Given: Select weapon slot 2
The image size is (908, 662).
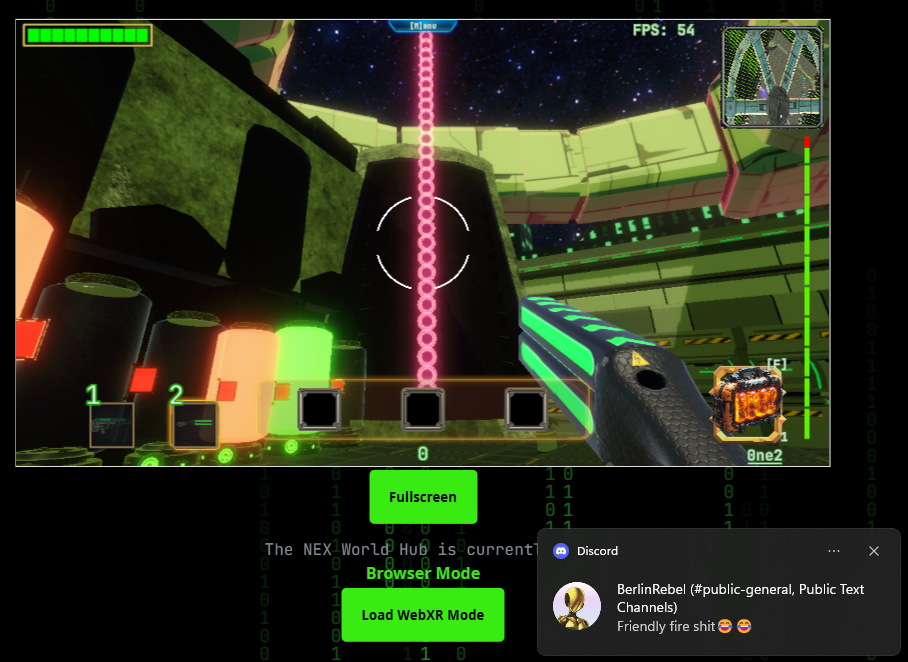Looking at the screenshot, I should click(x=194, y=424).
